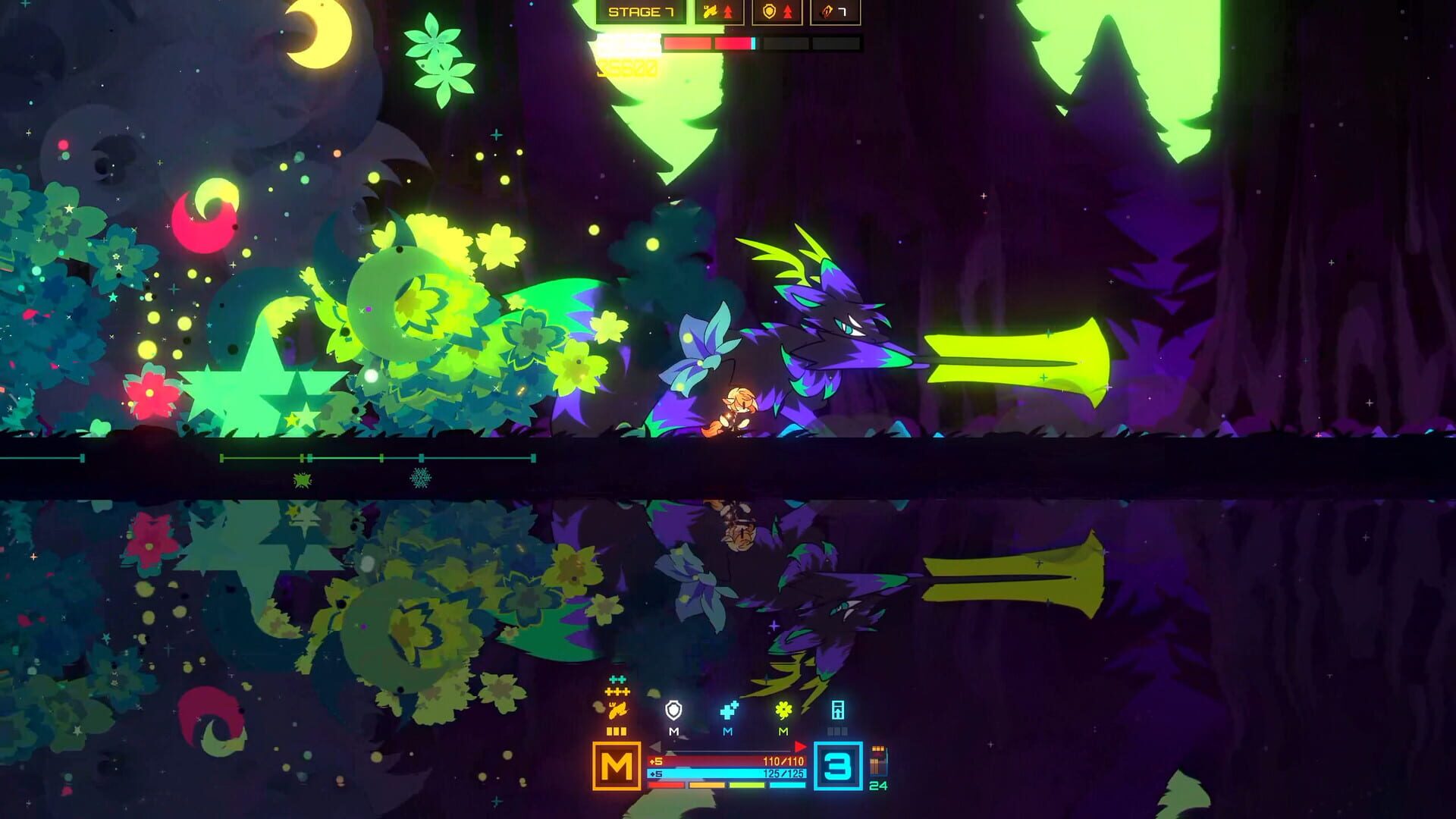Click the yellow score counter 35500
This screenshot has width=1456, height=819.
[x=626, y=67]
